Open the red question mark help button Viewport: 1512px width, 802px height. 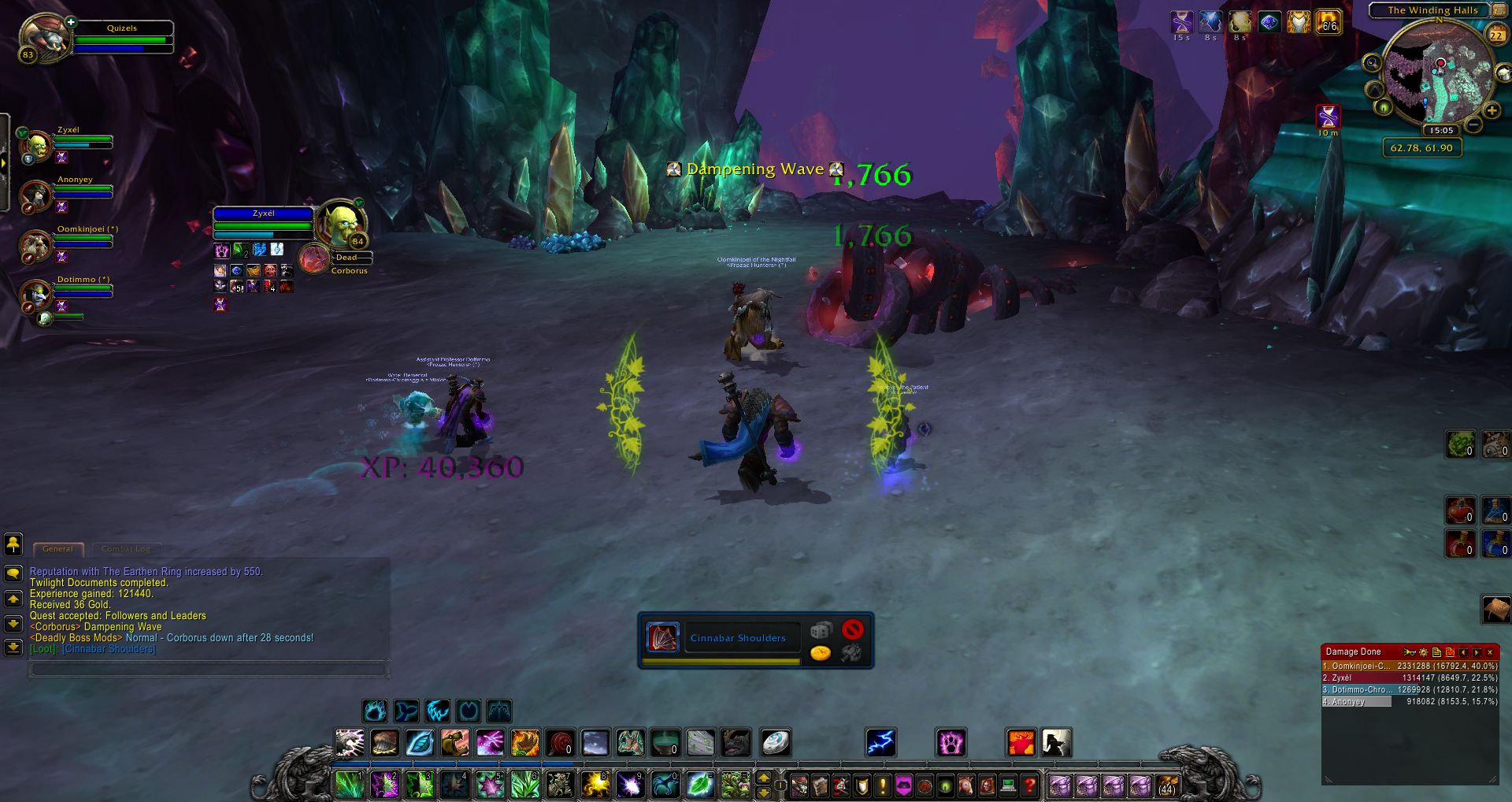click(x=1029, y=785)
